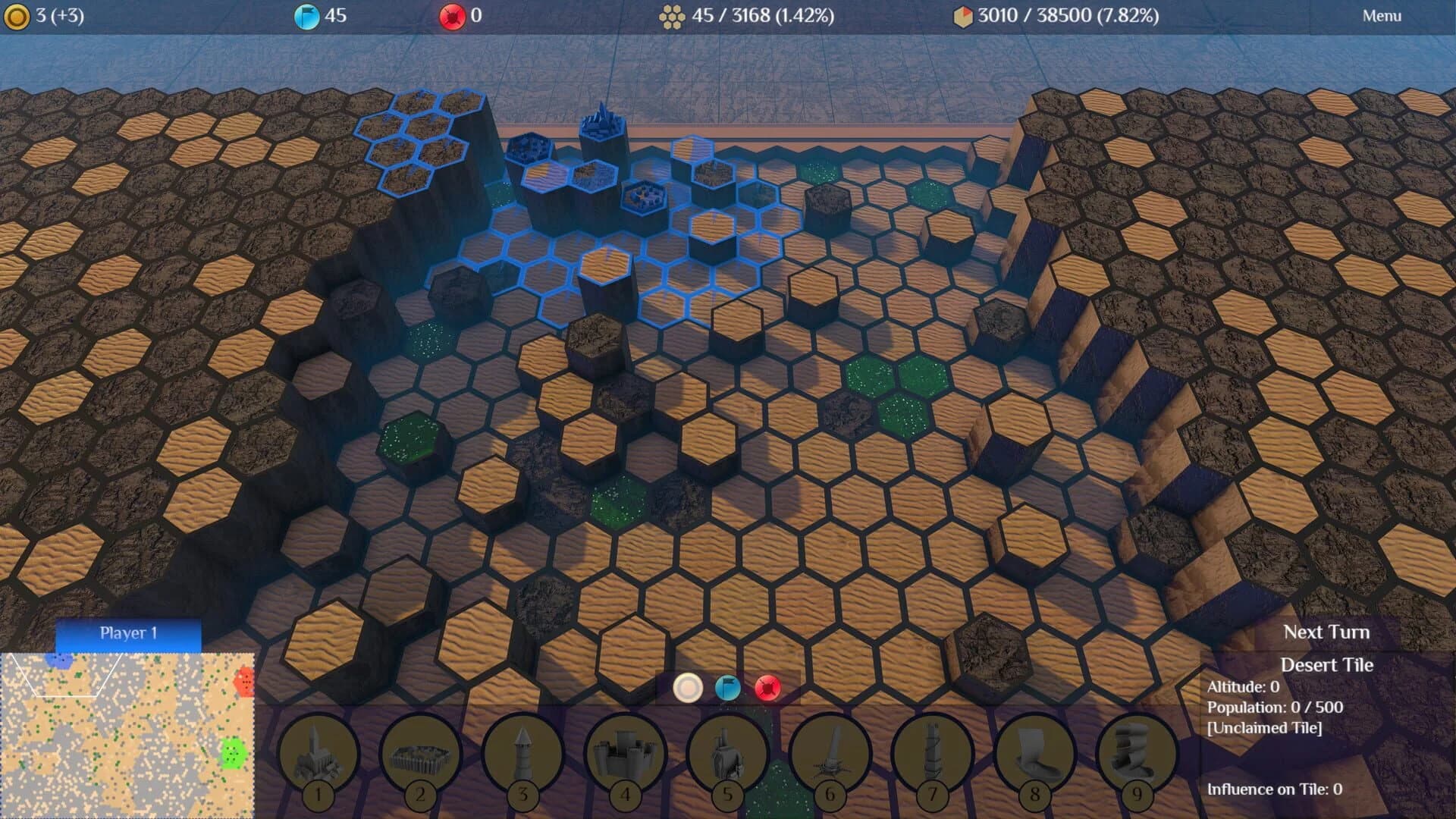Screen dimensions: 1456x819
Task: Select the walled enclosure building in slot 2
Action: [x=419, y=755]
